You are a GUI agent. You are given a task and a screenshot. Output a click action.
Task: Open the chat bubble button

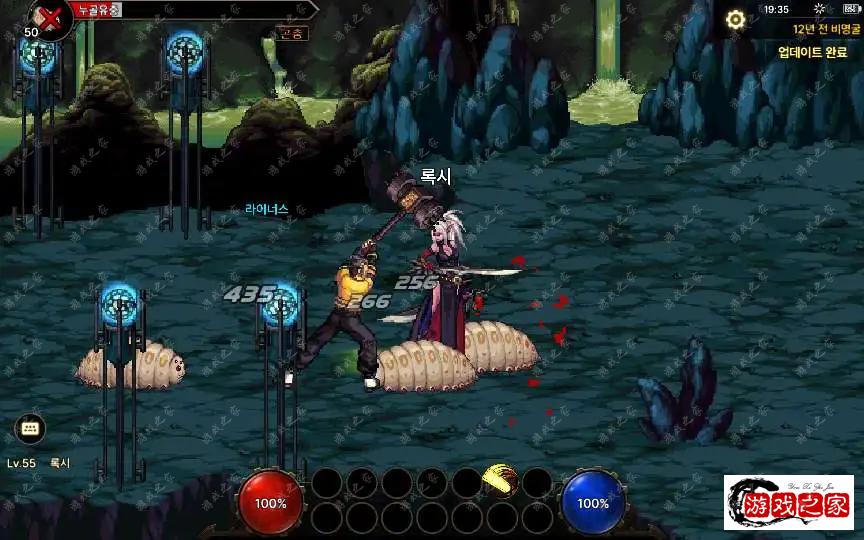pos(30,429)
